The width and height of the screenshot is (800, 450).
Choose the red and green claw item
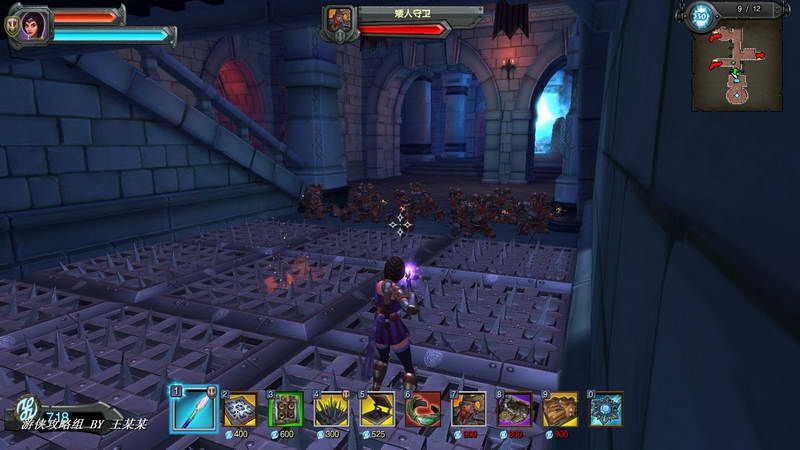click(x=423, y=410)
